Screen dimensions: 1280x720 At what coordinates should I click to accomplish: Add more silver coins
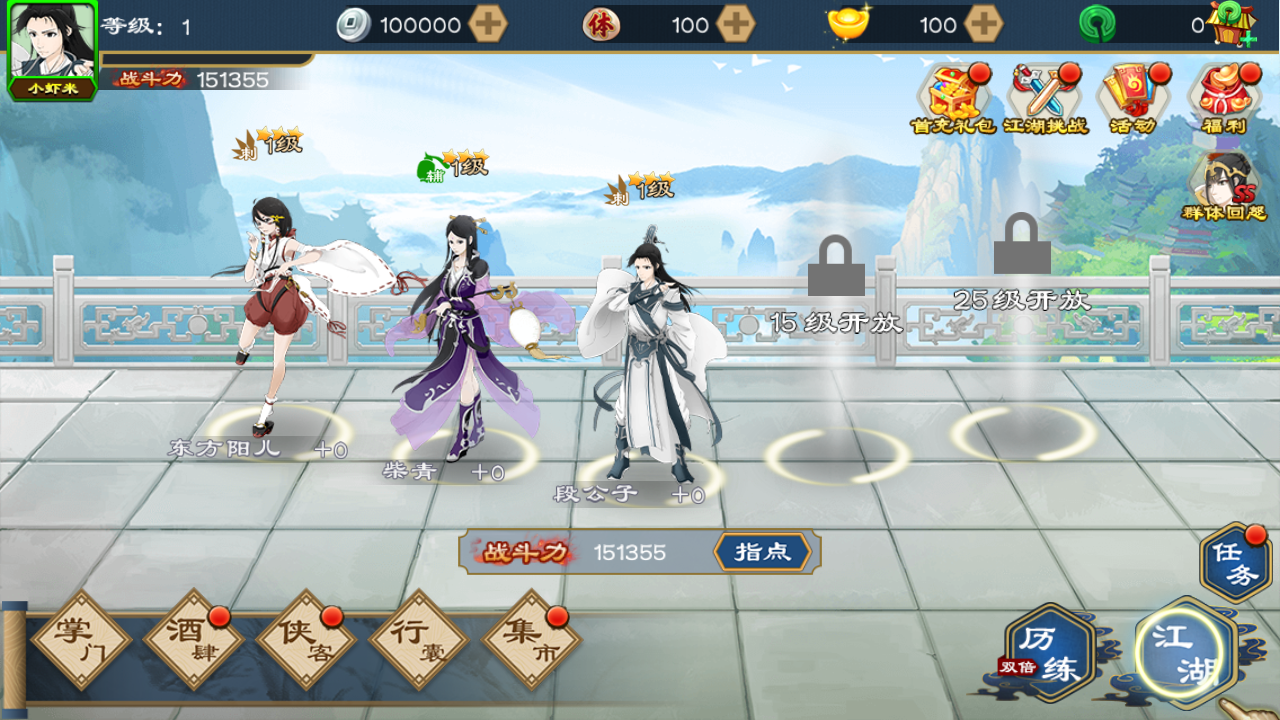click(x=488, y=25)
